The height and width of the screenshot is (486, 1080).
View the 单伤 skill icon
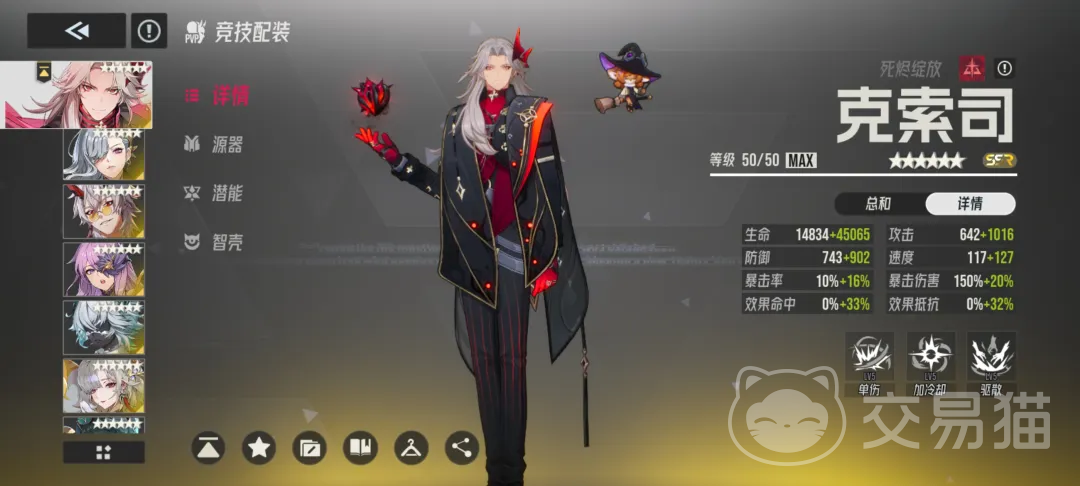[x=868, y=361]
